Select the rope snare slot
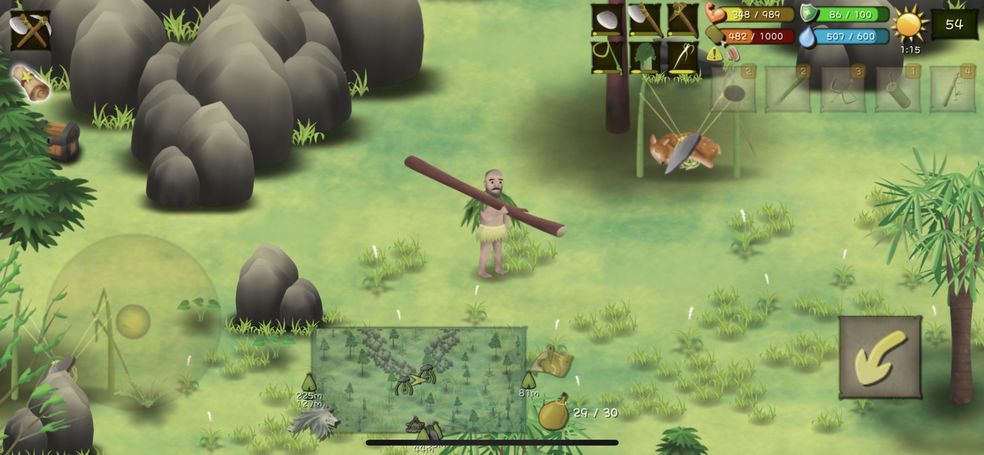The width and height of the screenshot is (984, 455). point(606,56)
